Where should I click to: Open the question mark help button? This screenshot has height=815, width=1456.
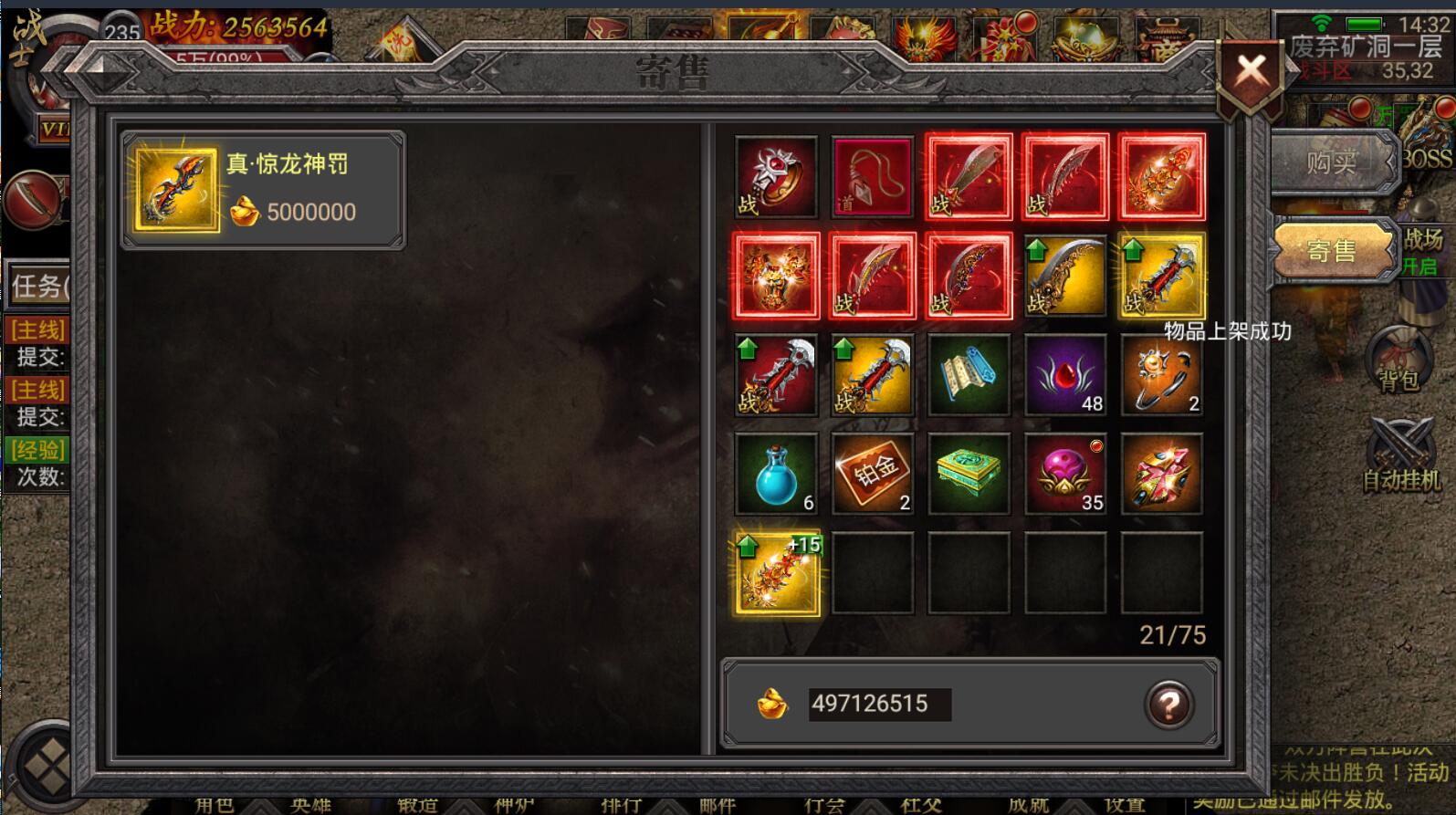pos(1168,705)
